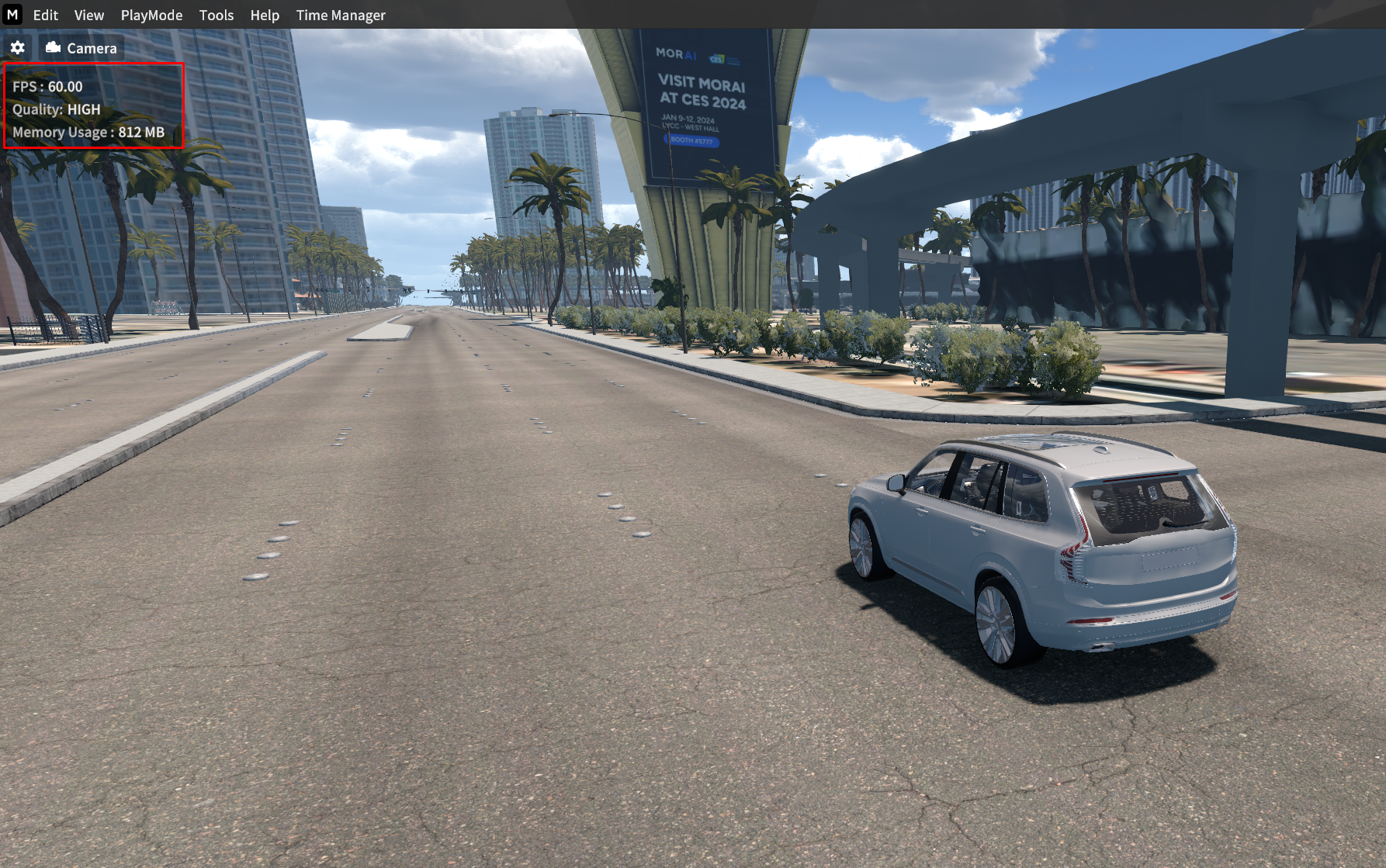The image size is (1386, 868).
Task: Open the View menu
Action: [x=88, y=15]
